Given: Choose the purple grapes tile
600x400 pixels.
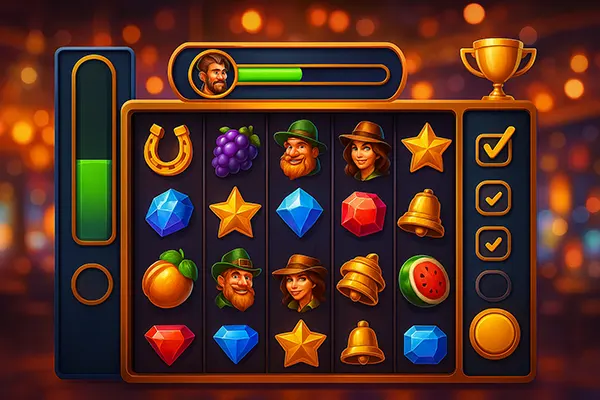Looking at the screenshot, I should 235,151.
